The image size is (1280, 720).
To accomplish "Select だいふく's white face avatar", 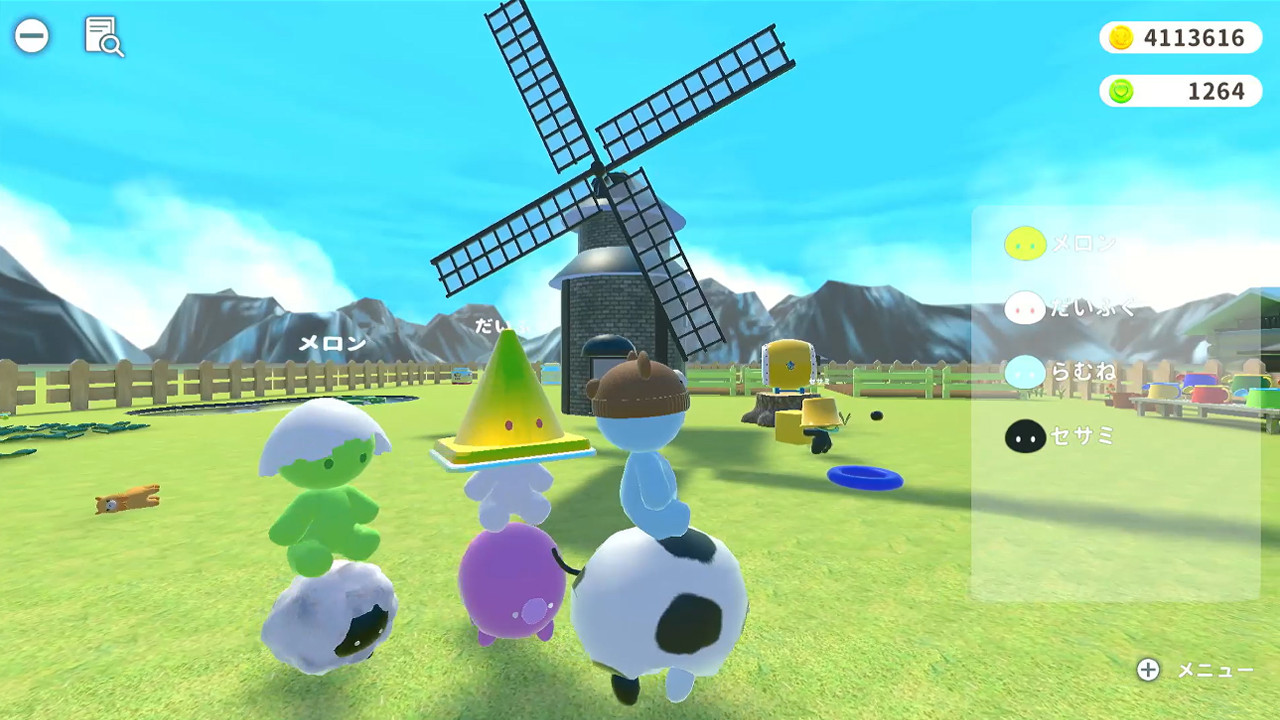I will tap(1025, 308).
